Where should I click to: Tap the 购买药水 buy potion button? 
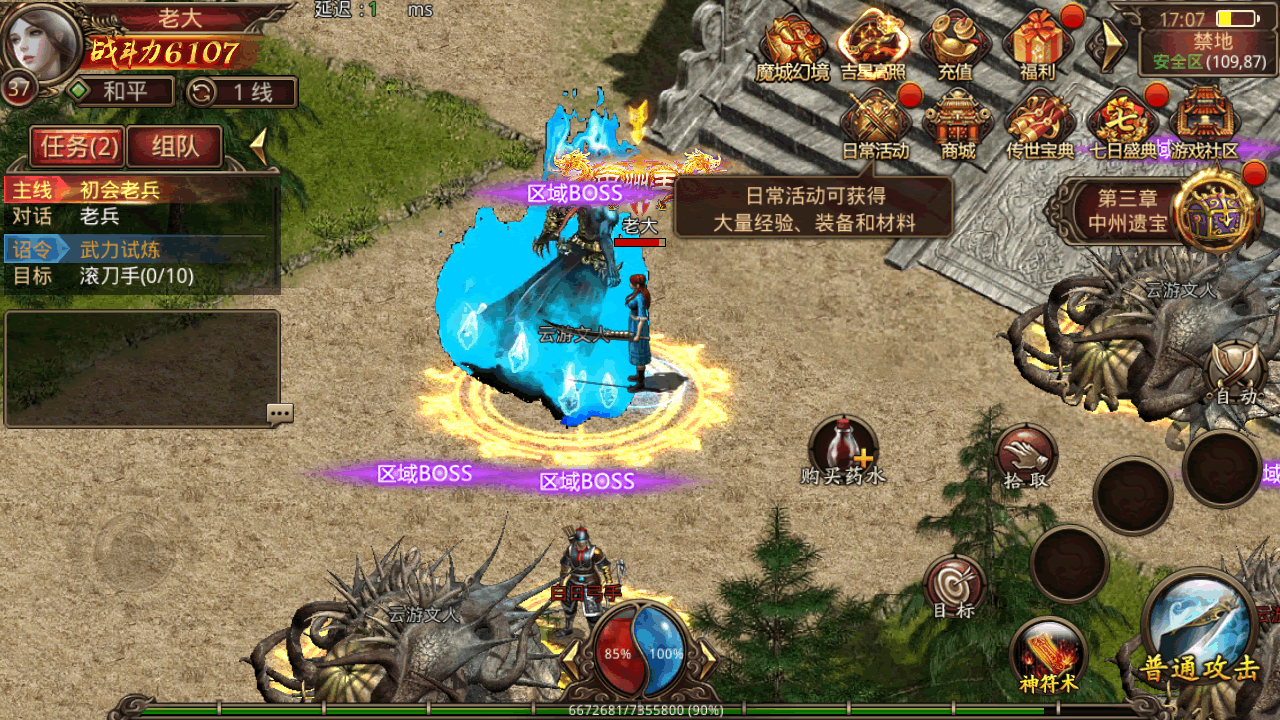(x=843, y=449)
